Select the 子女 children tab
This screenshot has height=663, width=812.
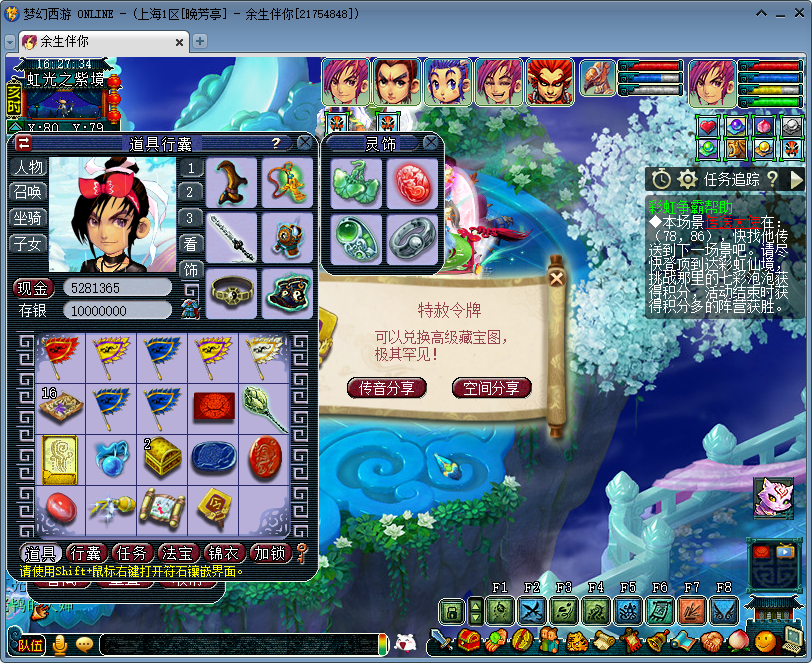[27, 244]
